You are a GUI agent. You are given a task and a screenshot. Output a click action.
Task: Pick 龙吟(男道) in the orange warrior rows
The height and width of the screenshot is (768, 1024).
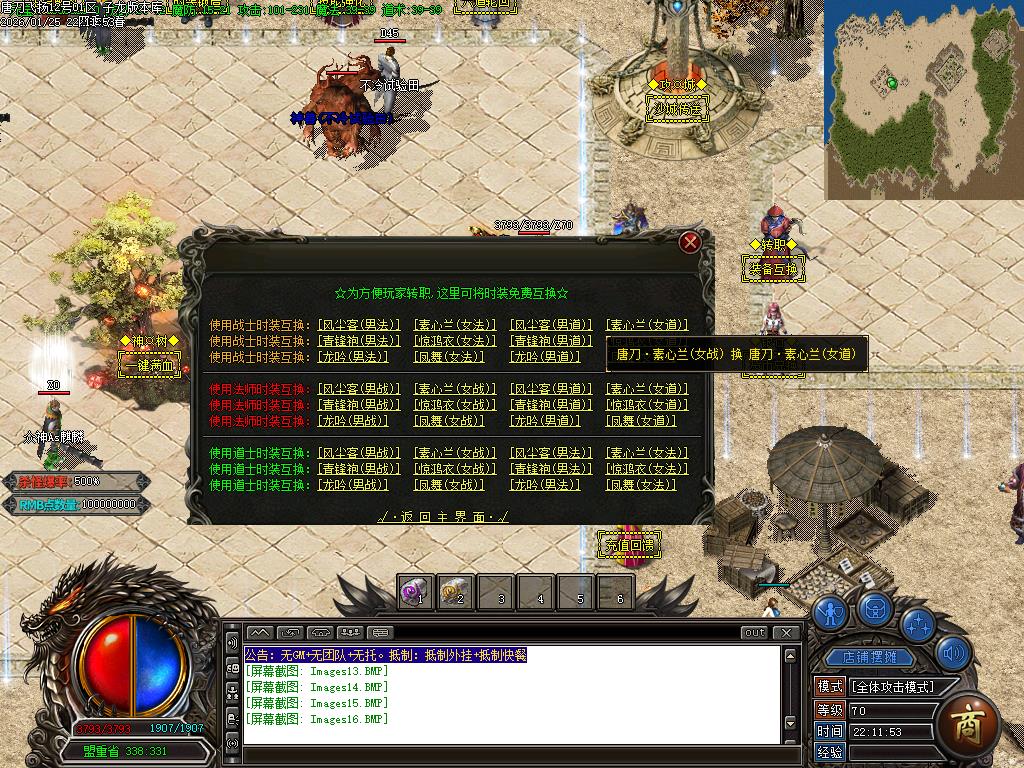pos(545,357)
